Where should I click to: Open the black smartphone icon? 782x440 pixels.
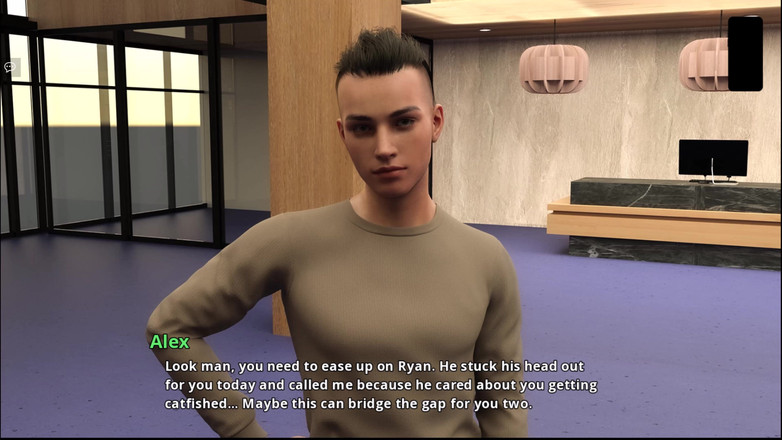pos(745,53)
